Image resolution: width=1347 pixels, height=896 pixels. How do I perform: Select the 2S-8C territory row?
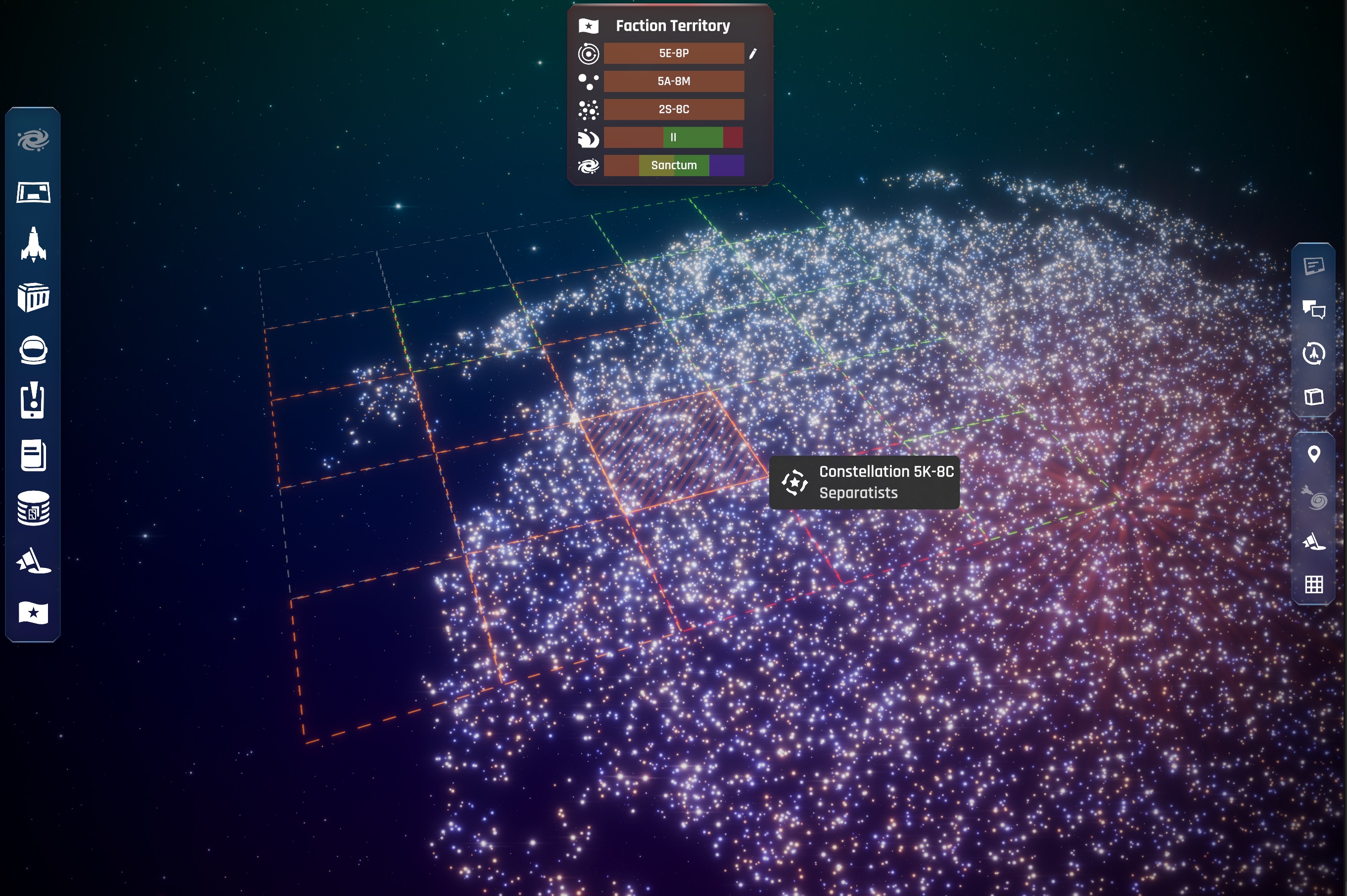(674, 109)
